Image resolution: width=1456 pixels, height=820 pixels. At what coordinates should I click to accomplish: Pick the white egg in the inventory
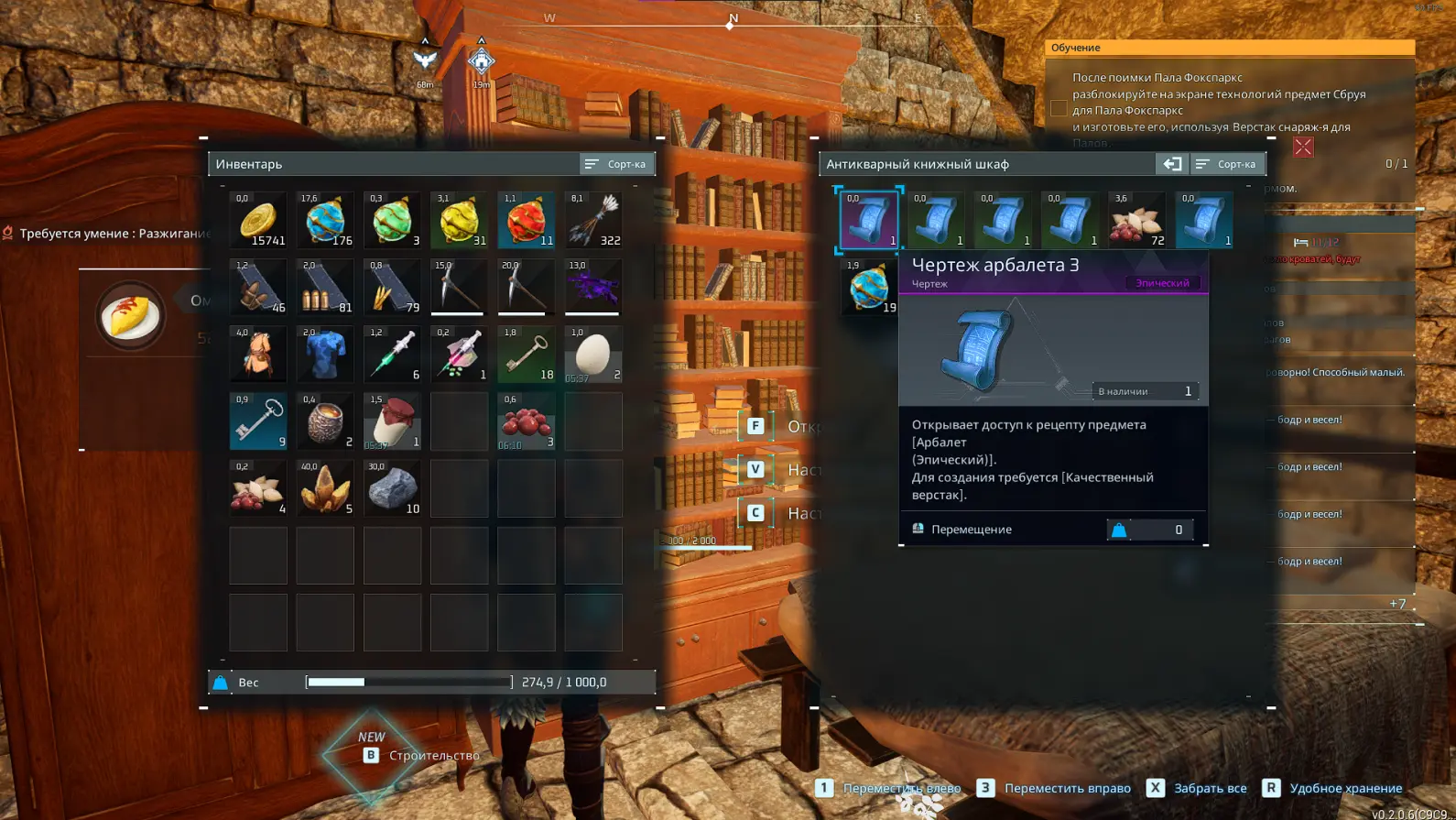592,355
